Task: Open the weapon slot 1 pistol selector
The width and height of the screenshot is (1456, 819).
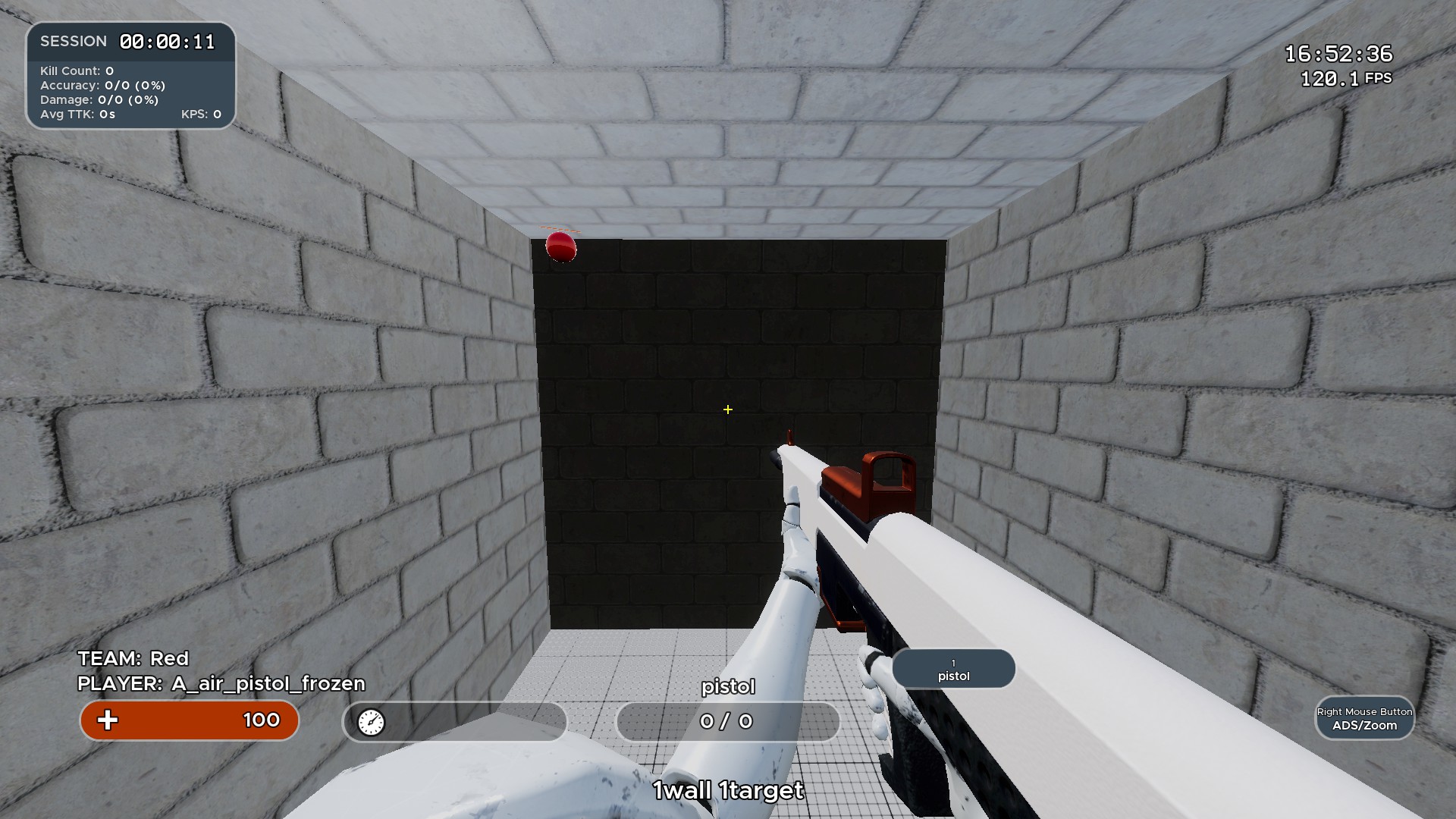Action: 953,668
